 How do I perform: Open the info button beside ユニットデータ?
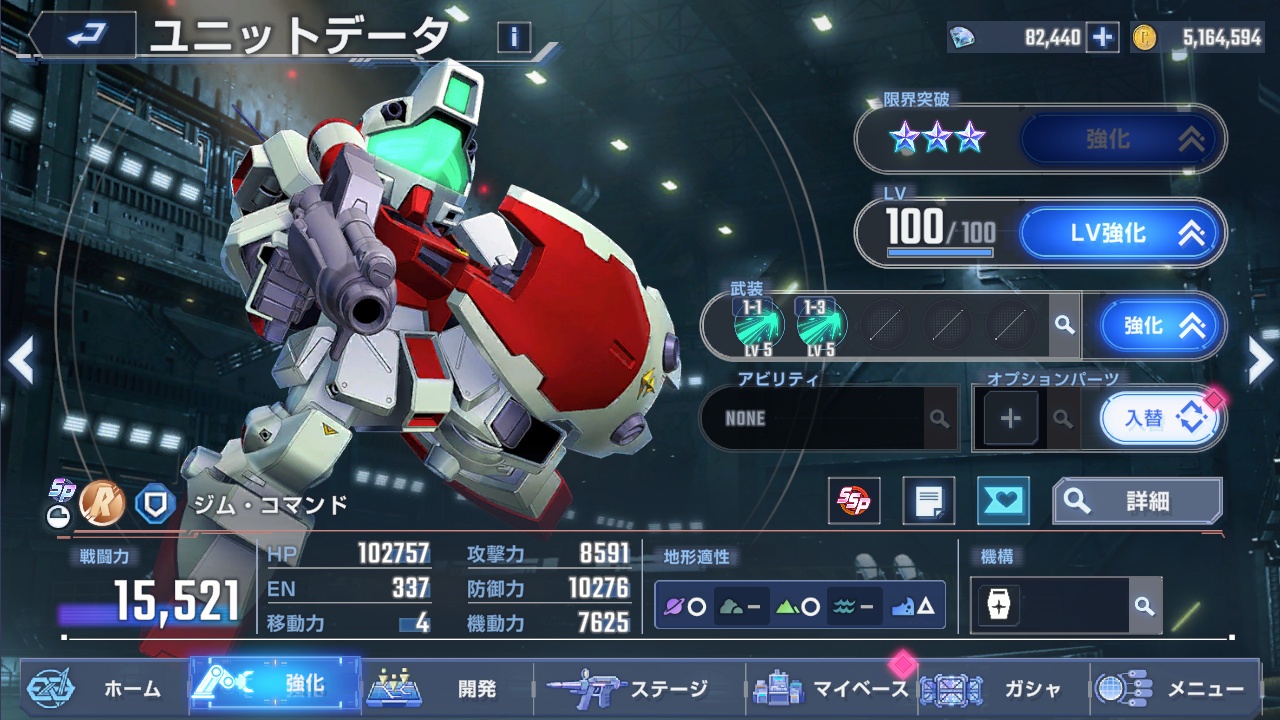pos(513,38)
